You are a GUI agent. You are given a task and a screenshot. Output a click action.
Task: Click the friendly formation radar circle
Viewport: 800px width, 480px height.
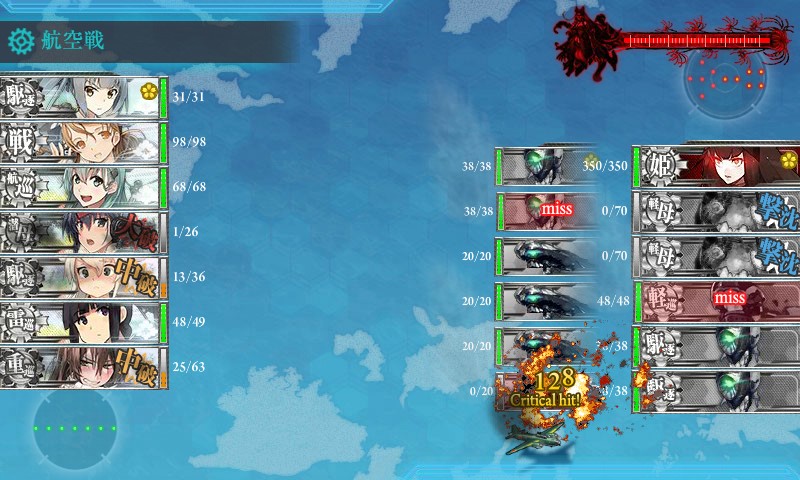(x=74, y=428)
